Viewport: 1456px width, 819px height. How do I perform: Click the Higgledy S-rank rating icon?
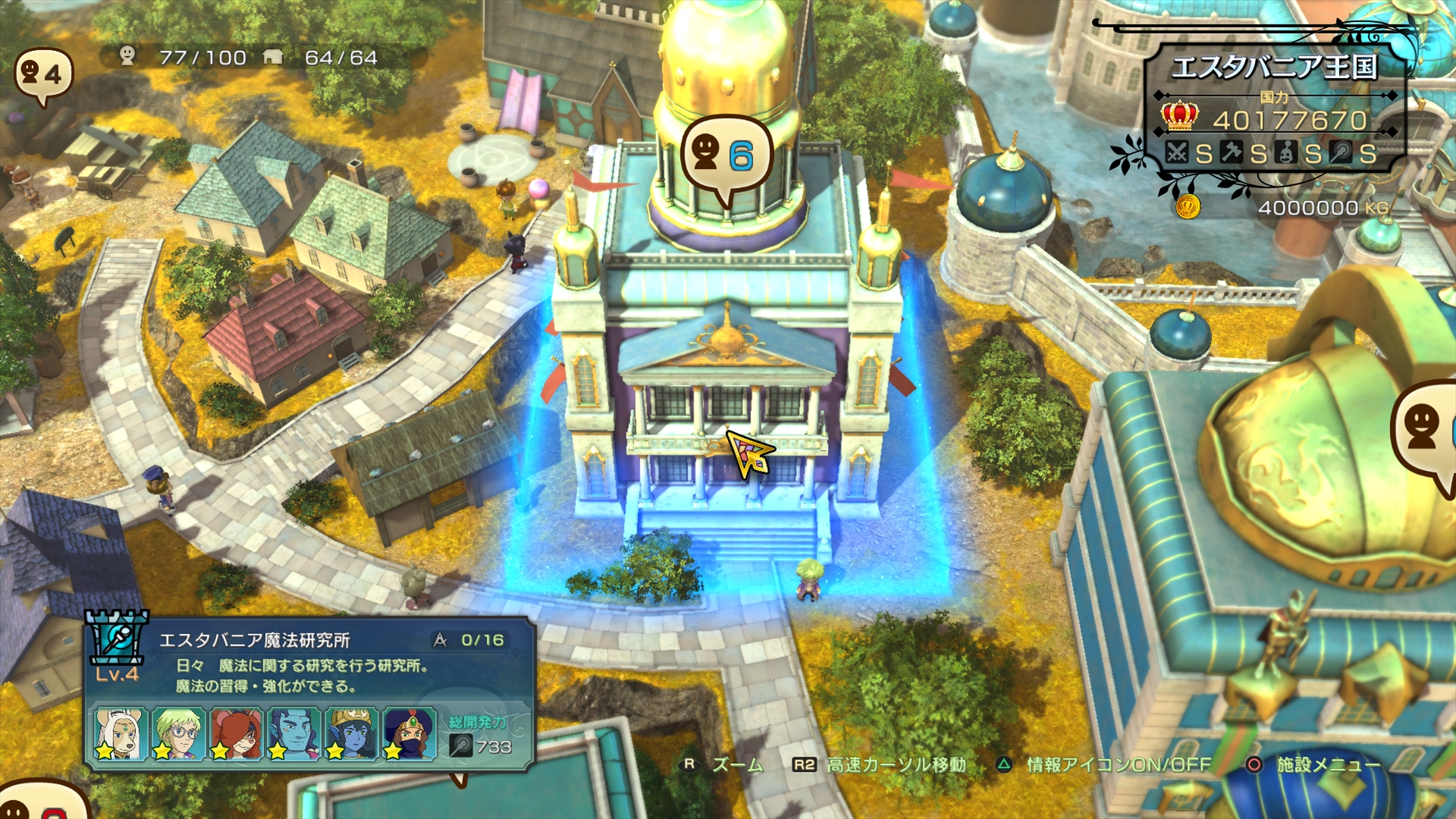pyautogui.click(x=1285, y=152)
